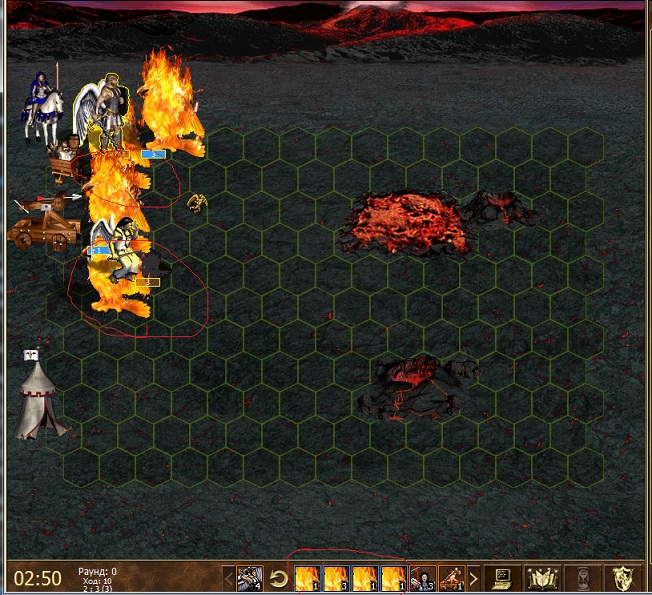652x595 pixels.
Task: Select the winged angel portrait in the turn queue
Action: pos(250,578)
